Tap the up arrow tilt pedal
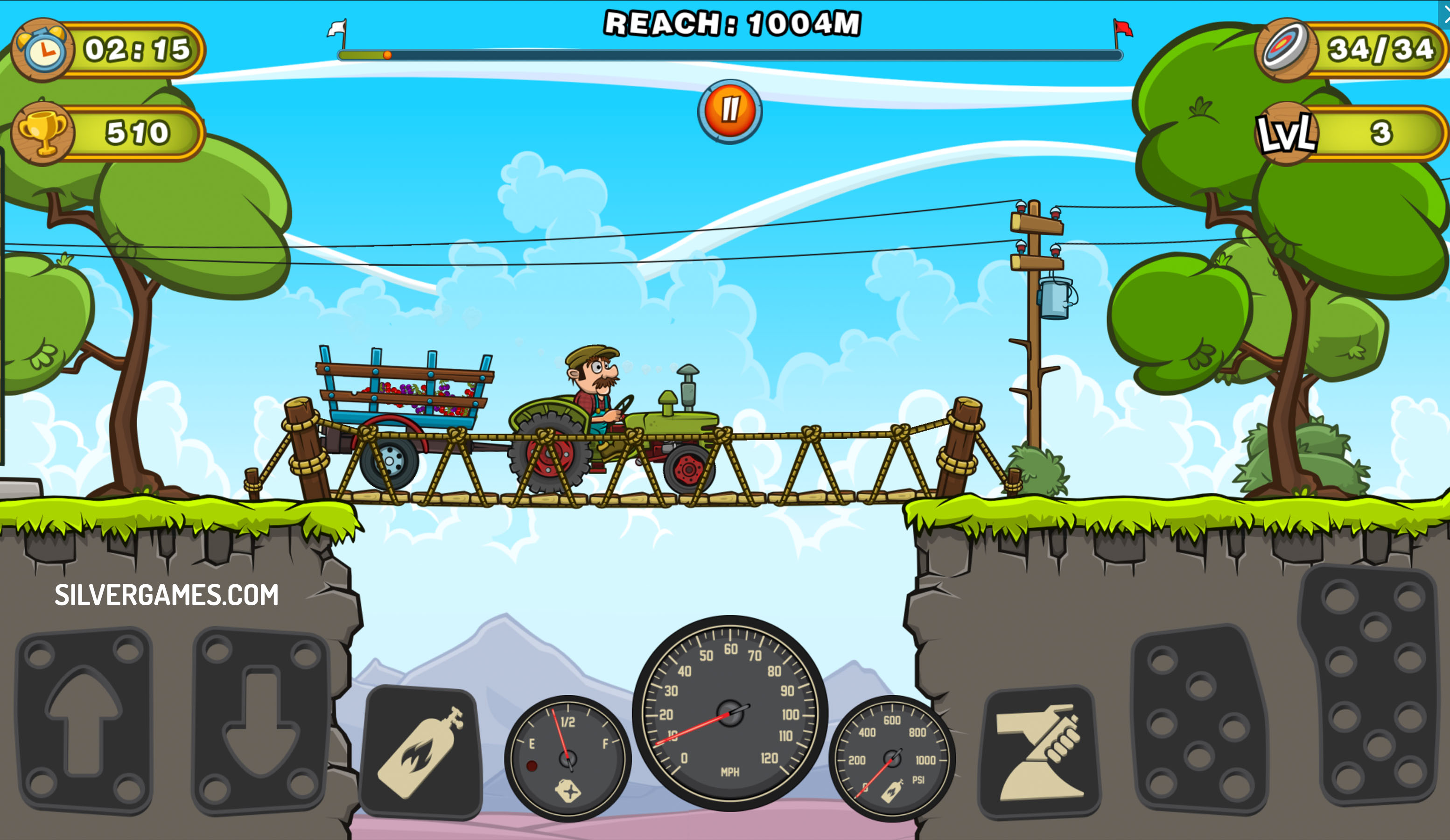1450x840 pixels. click(84, 721)
